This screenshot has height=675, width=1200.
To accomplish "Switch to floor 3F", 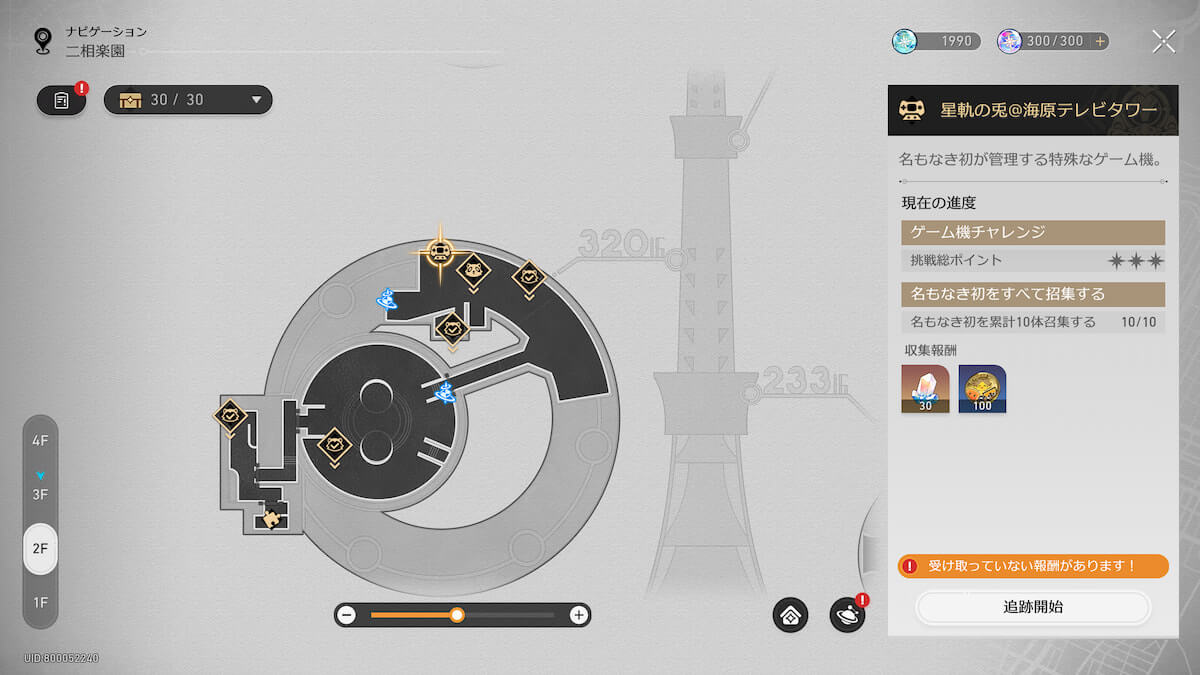I will click(40, 494).
